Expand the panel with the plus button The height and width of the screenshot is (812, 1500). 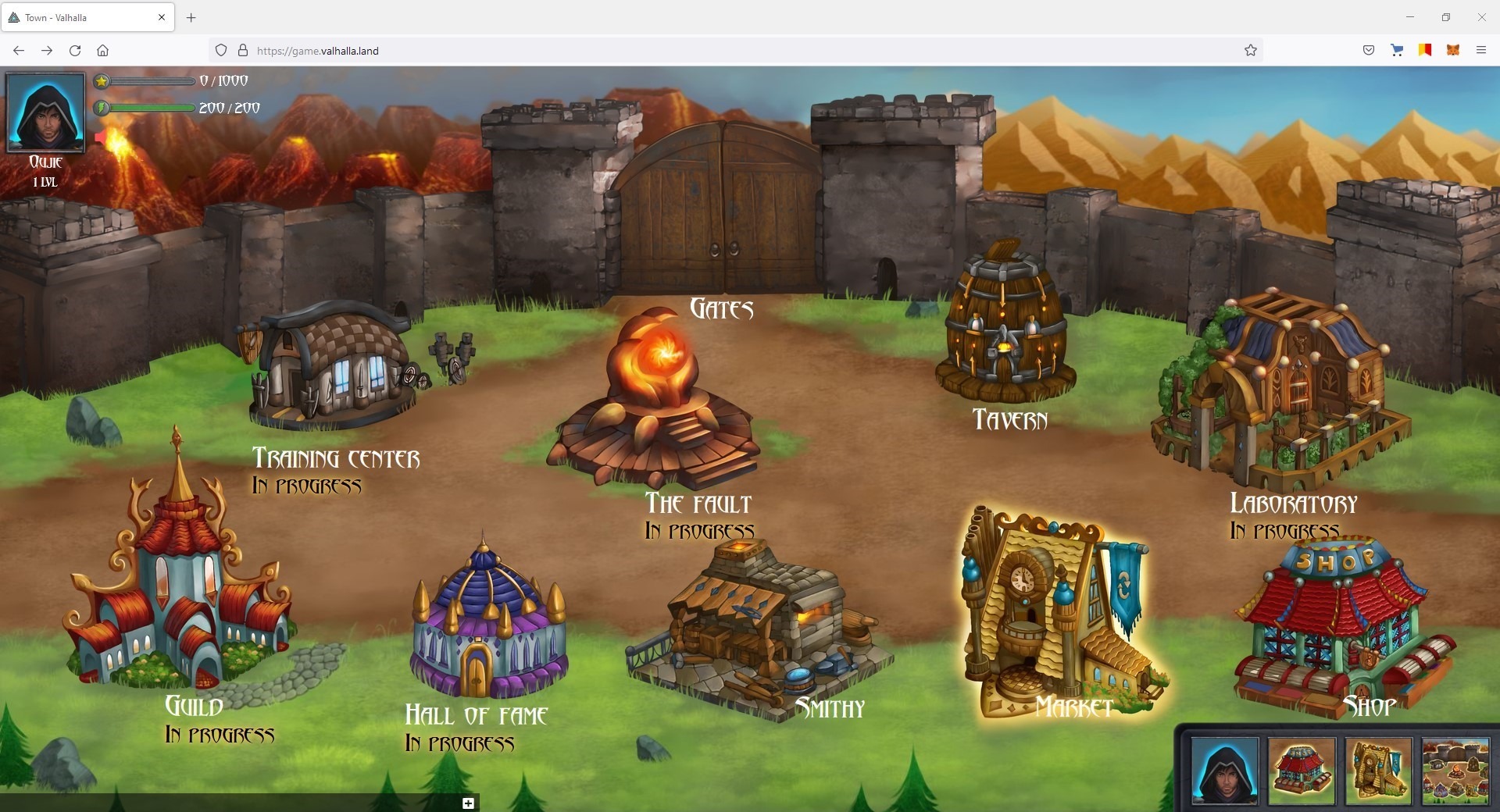click(468, 803)
